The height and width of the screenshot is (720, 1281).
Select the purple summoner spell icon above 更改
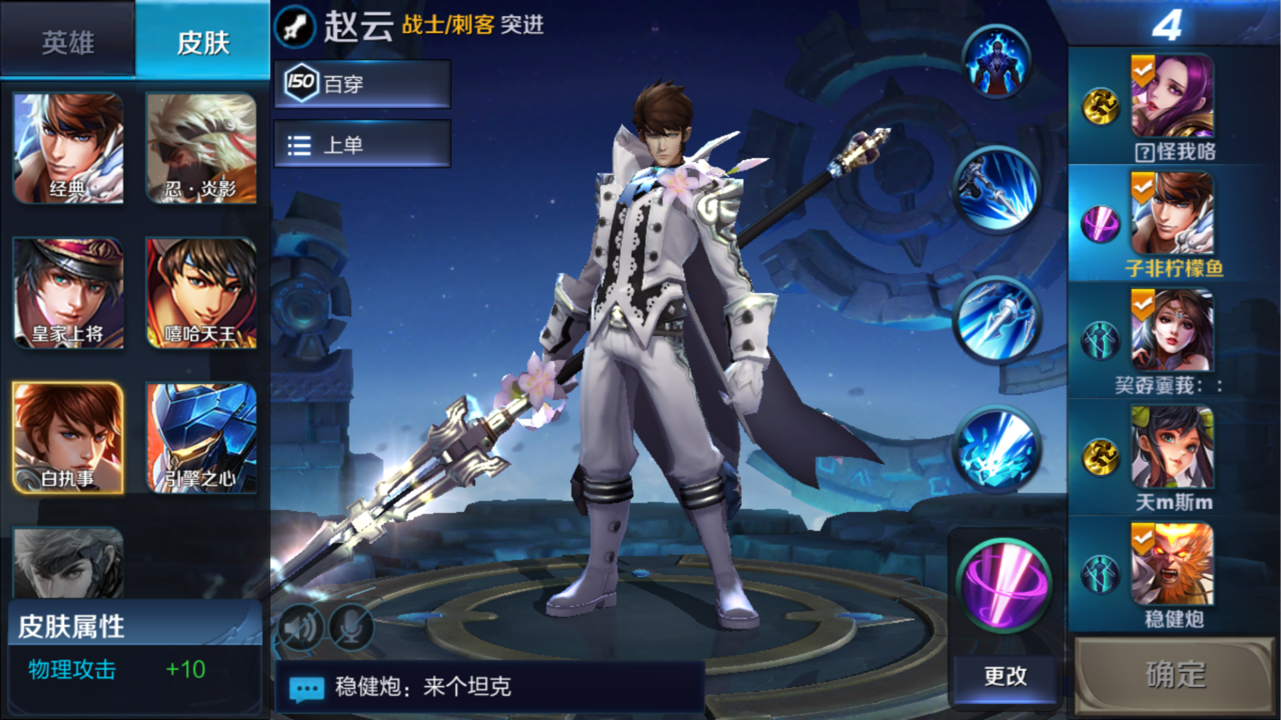point(1003,585)
